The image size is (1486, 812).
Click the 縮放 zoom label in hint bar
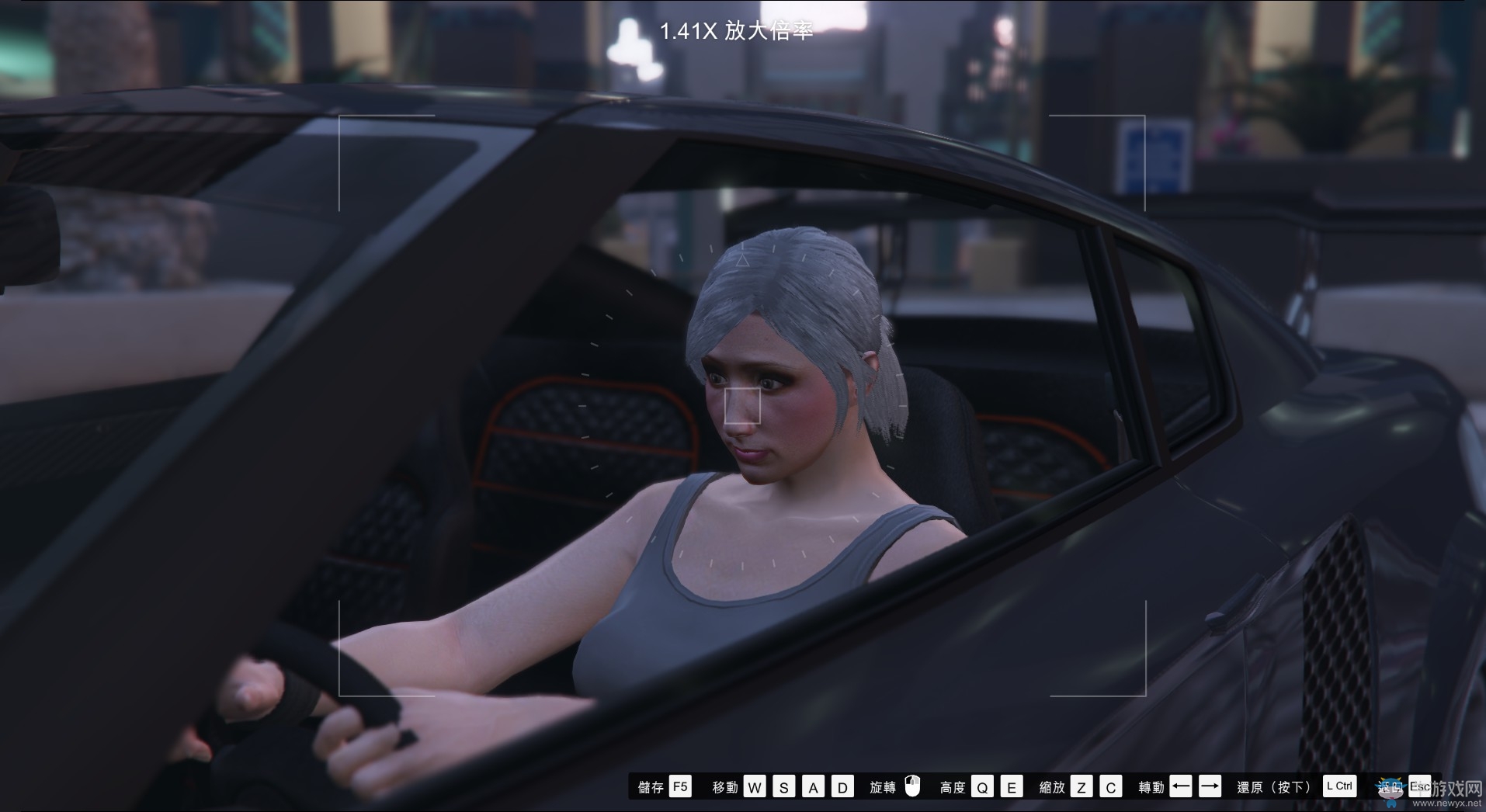(1052, 786)
